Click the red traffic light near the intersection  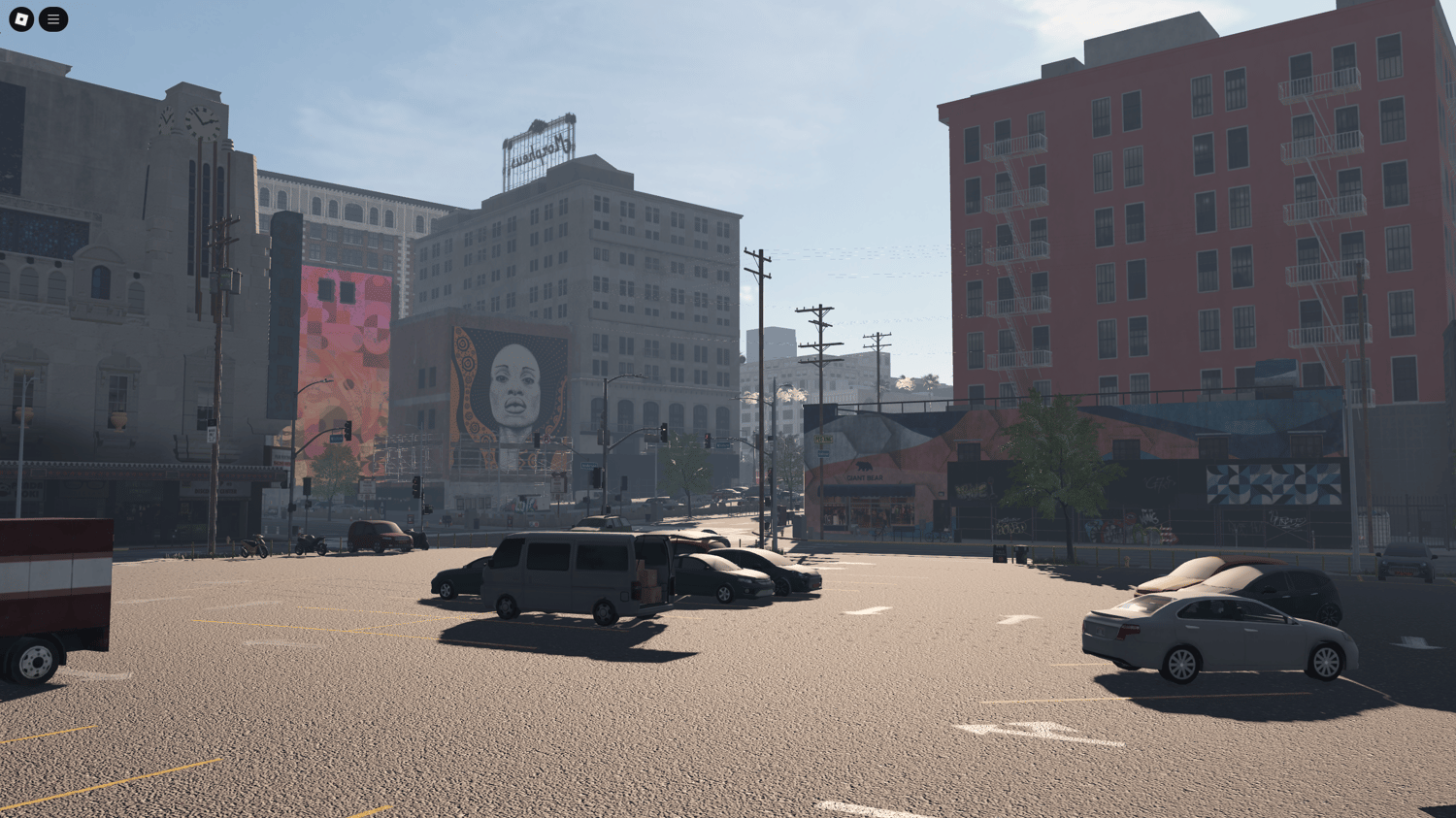click(x=708, y=436)
